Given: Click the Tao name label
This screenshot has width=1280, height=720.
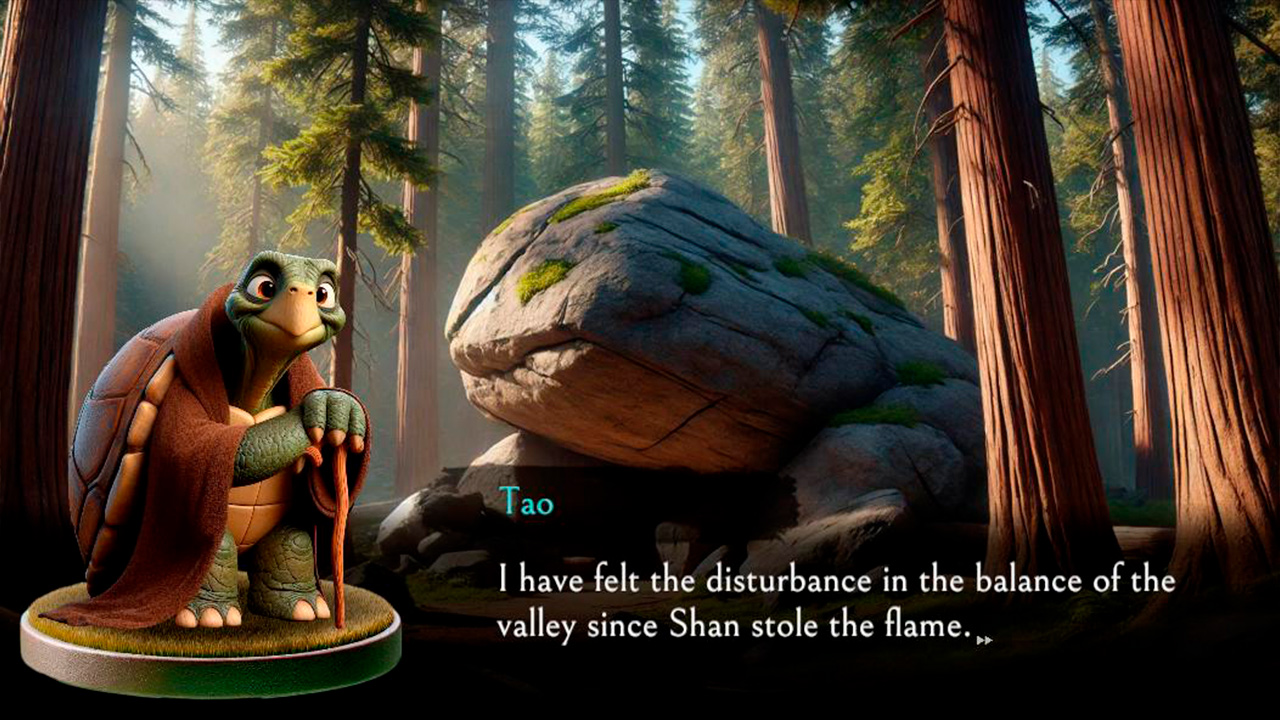Looking at the screenshot, I should [525, 503].
